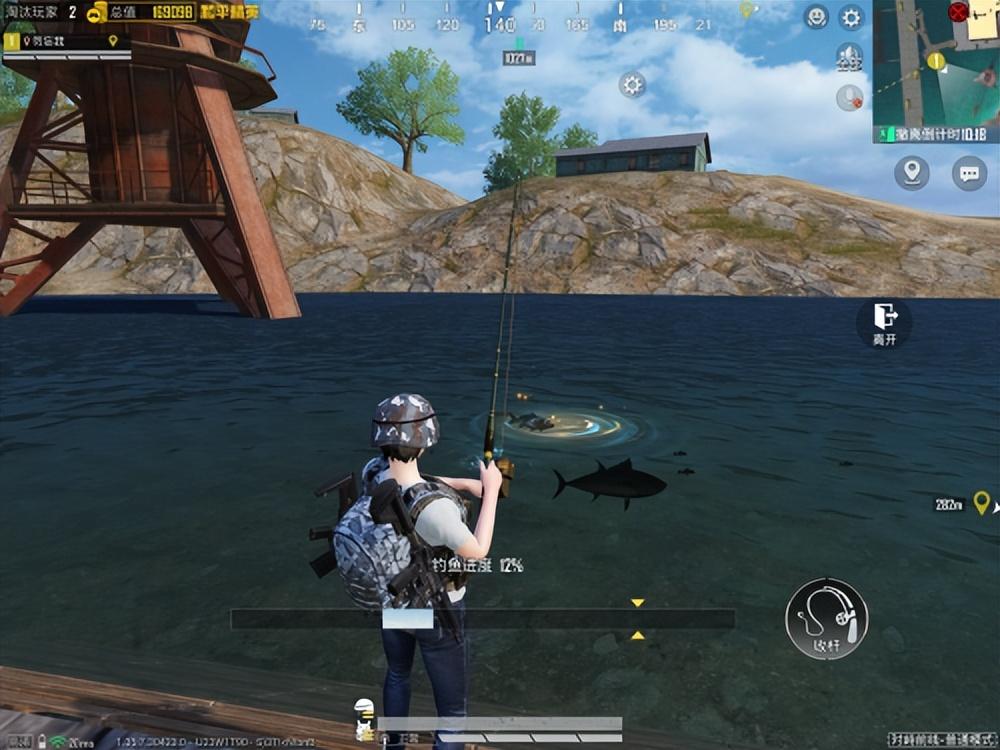Leave fishing using the 离开 exit button

pyautogui.click(x=884, y=322)
